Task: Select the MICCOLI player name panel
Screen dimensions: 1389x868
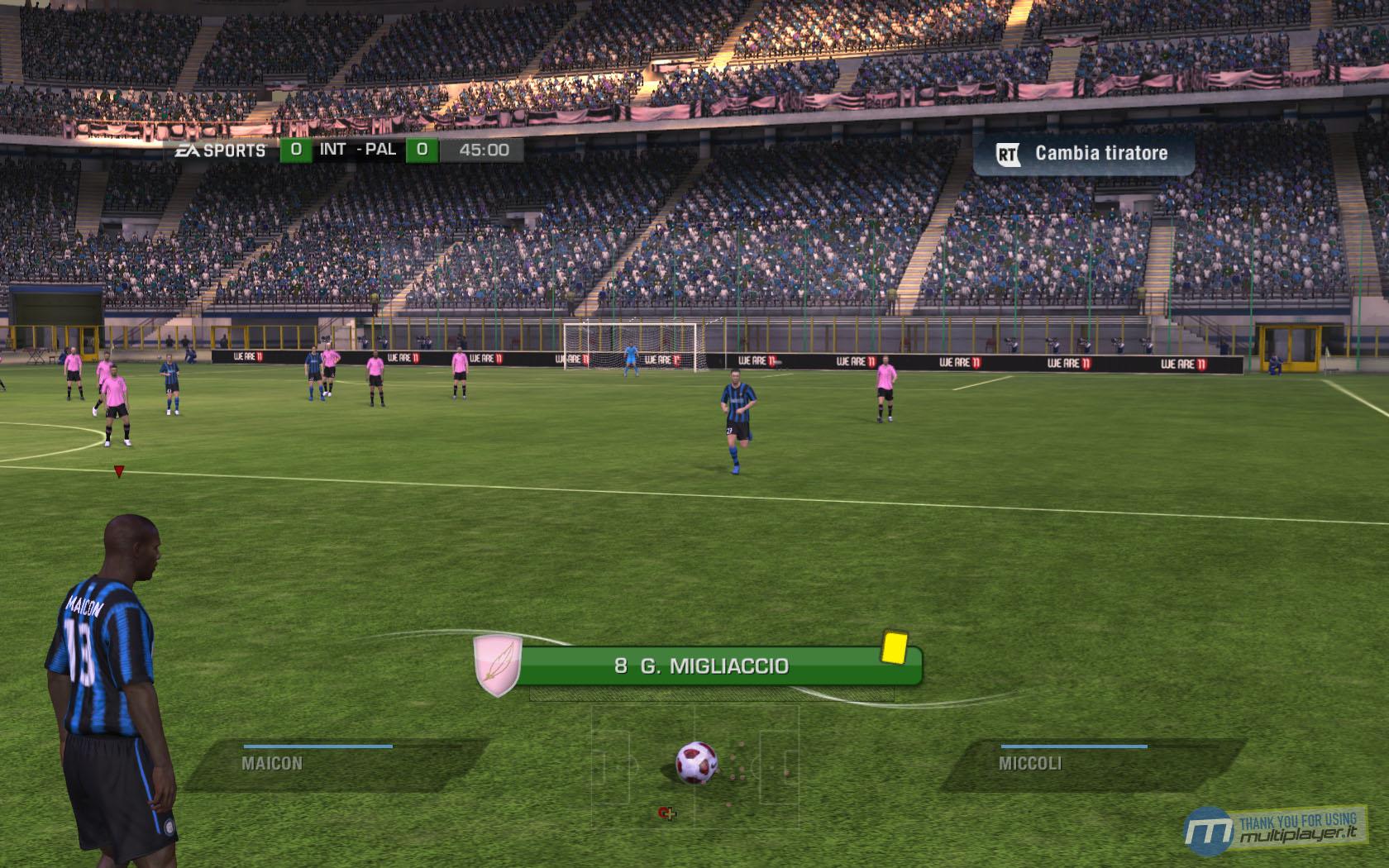Action: point(1091,763)
